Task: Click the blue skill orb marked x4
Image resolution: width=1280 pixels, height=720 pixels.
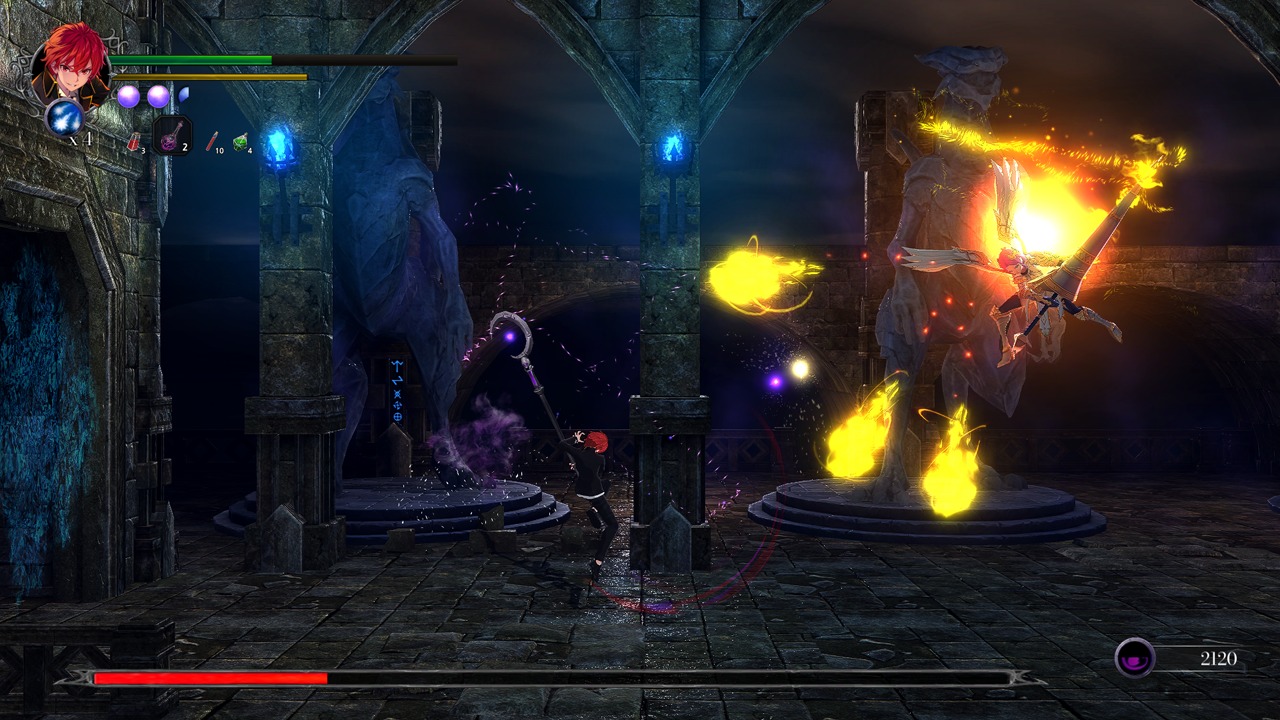Action: coord(64,119)
